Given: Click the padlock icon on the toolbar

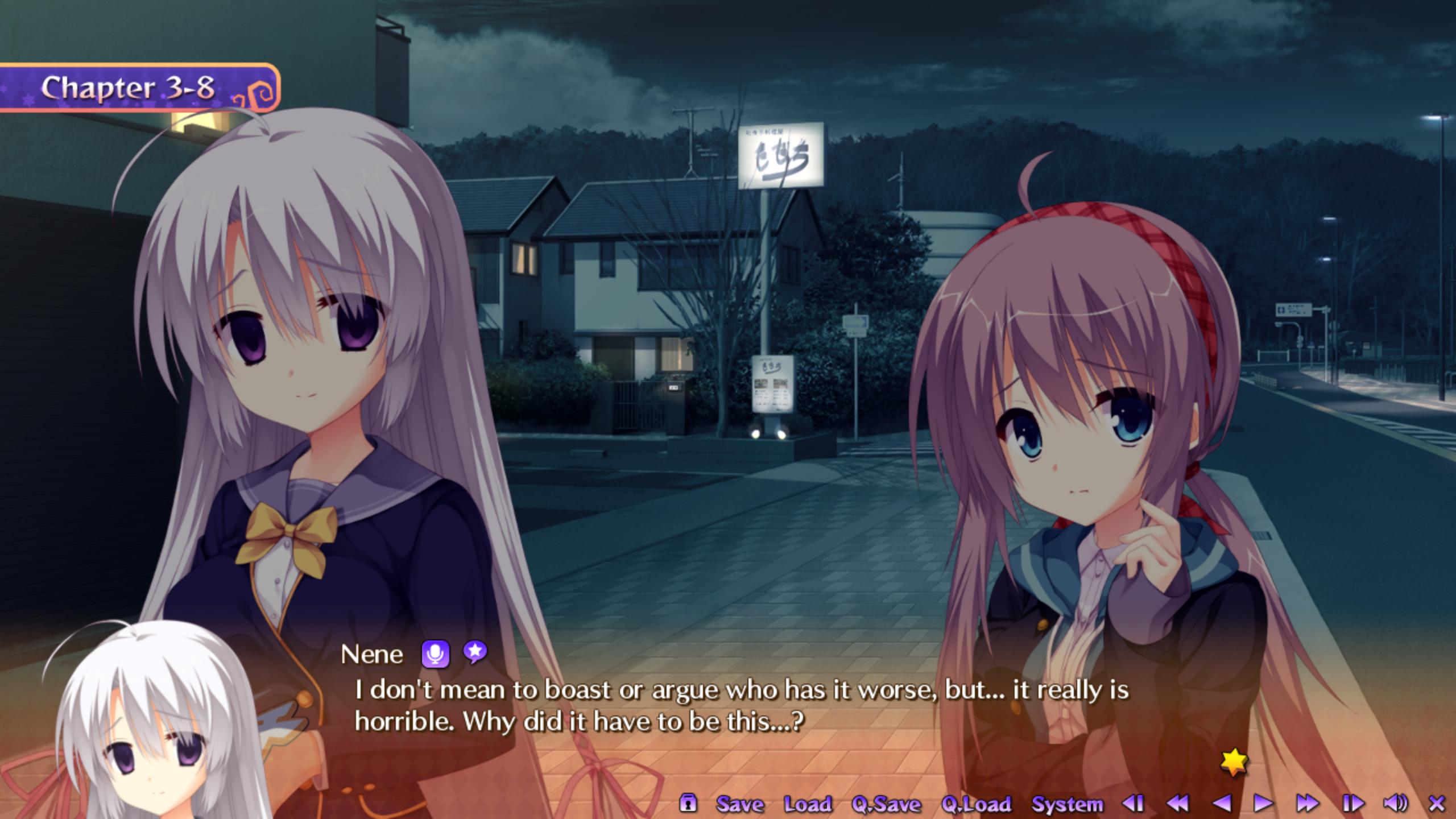Looking at the screenshot, I should [688, 803].
